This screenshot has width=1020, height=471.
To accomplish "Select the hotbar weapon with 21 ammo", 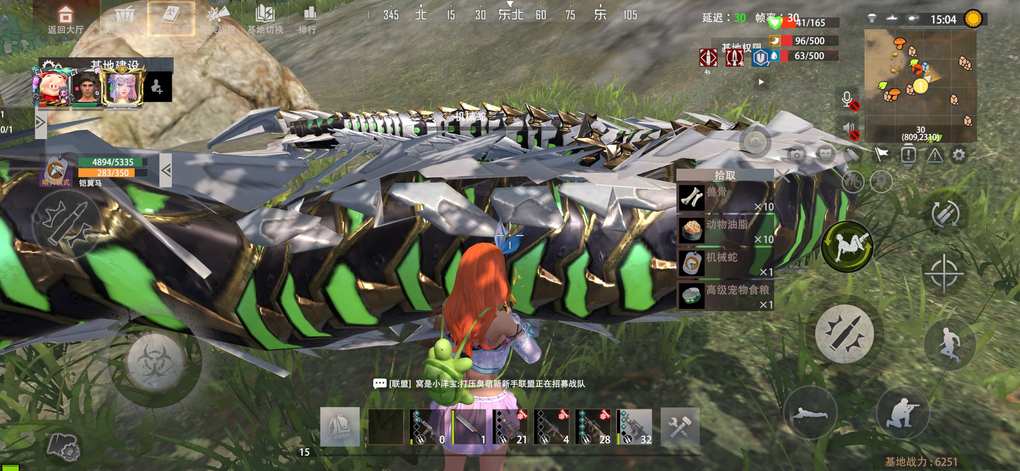I will click(x=511, y=427).
